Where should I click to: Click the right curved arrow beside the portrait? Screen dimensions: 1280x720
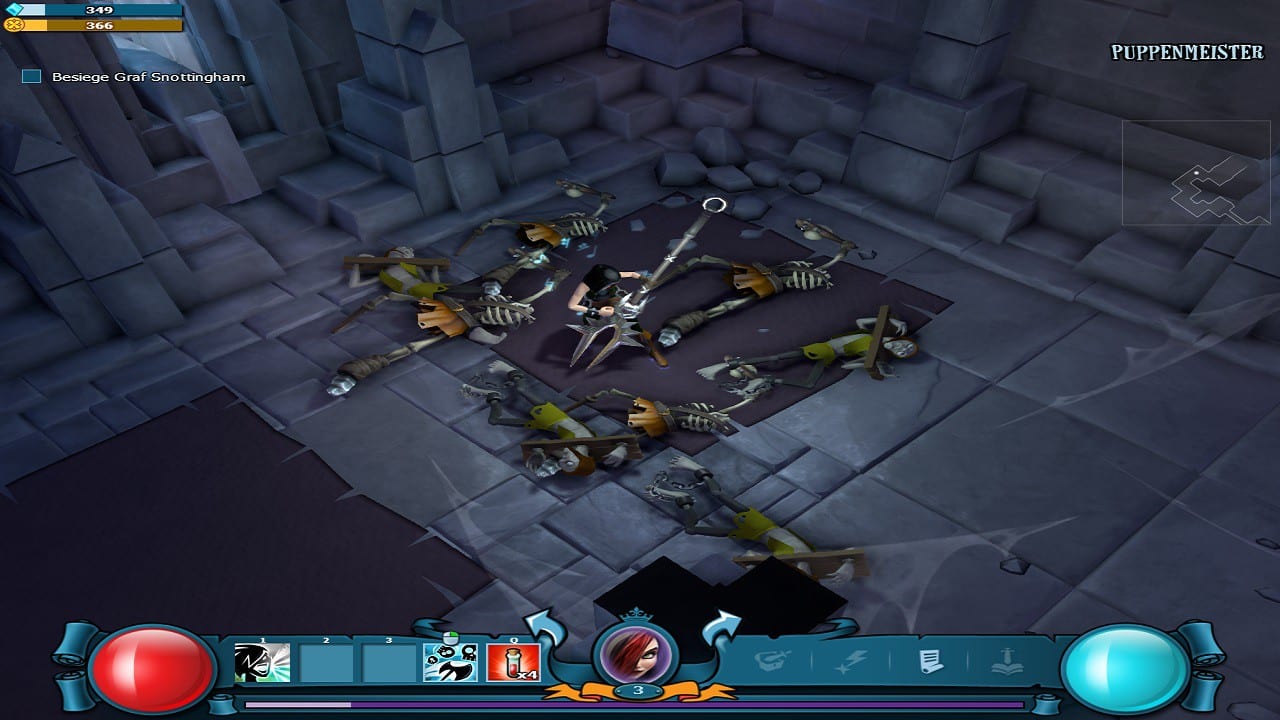pyautogui.click(x=722, y=632)
